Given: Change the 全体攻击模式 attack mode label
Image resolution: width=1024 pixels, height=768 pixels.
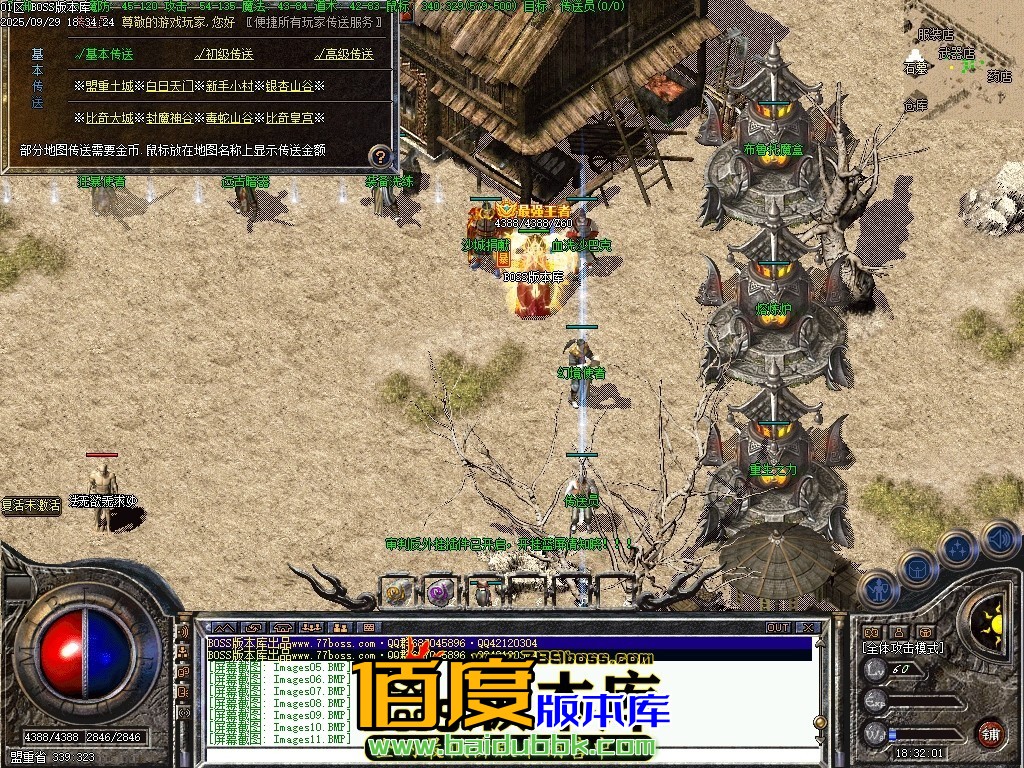Looking at the screenshot, I should click(x=902, y=648).
